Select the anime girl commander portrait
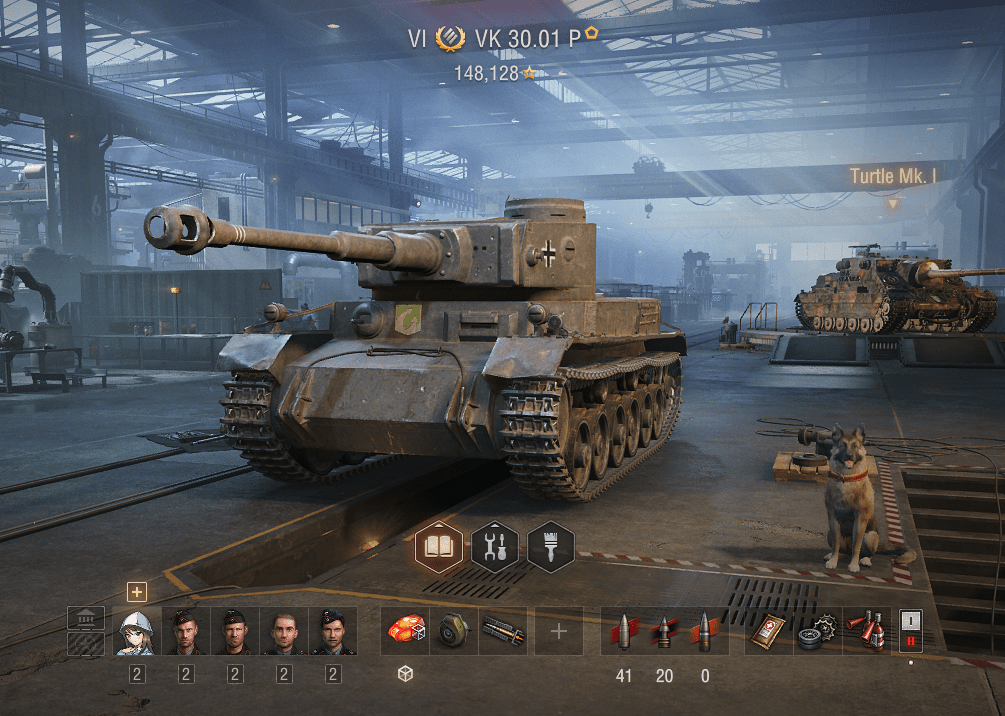This screenshot has height=716, width=1005. coord(136,631)
